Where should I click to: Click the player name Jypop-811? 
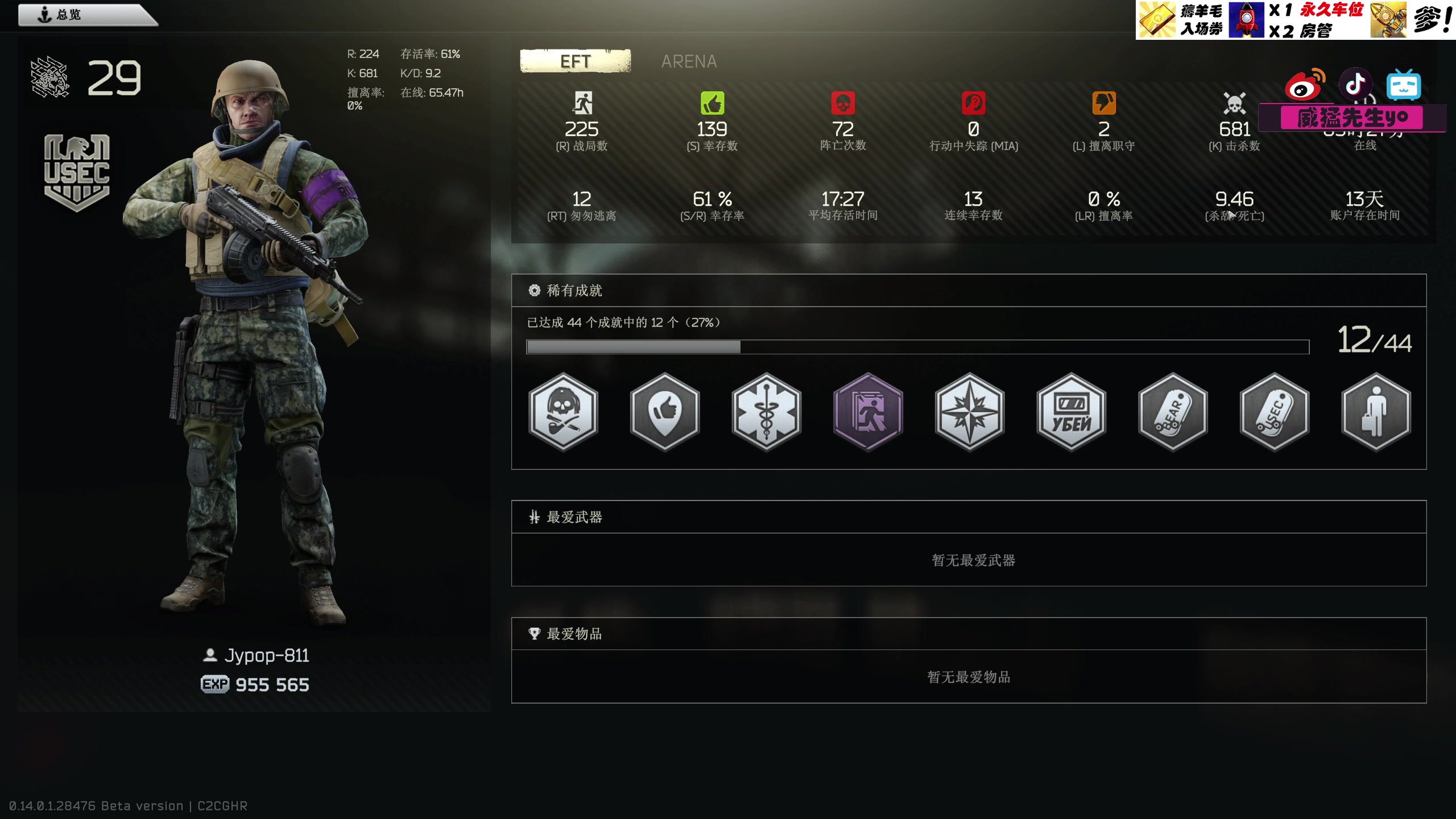(x=266, y=656)
